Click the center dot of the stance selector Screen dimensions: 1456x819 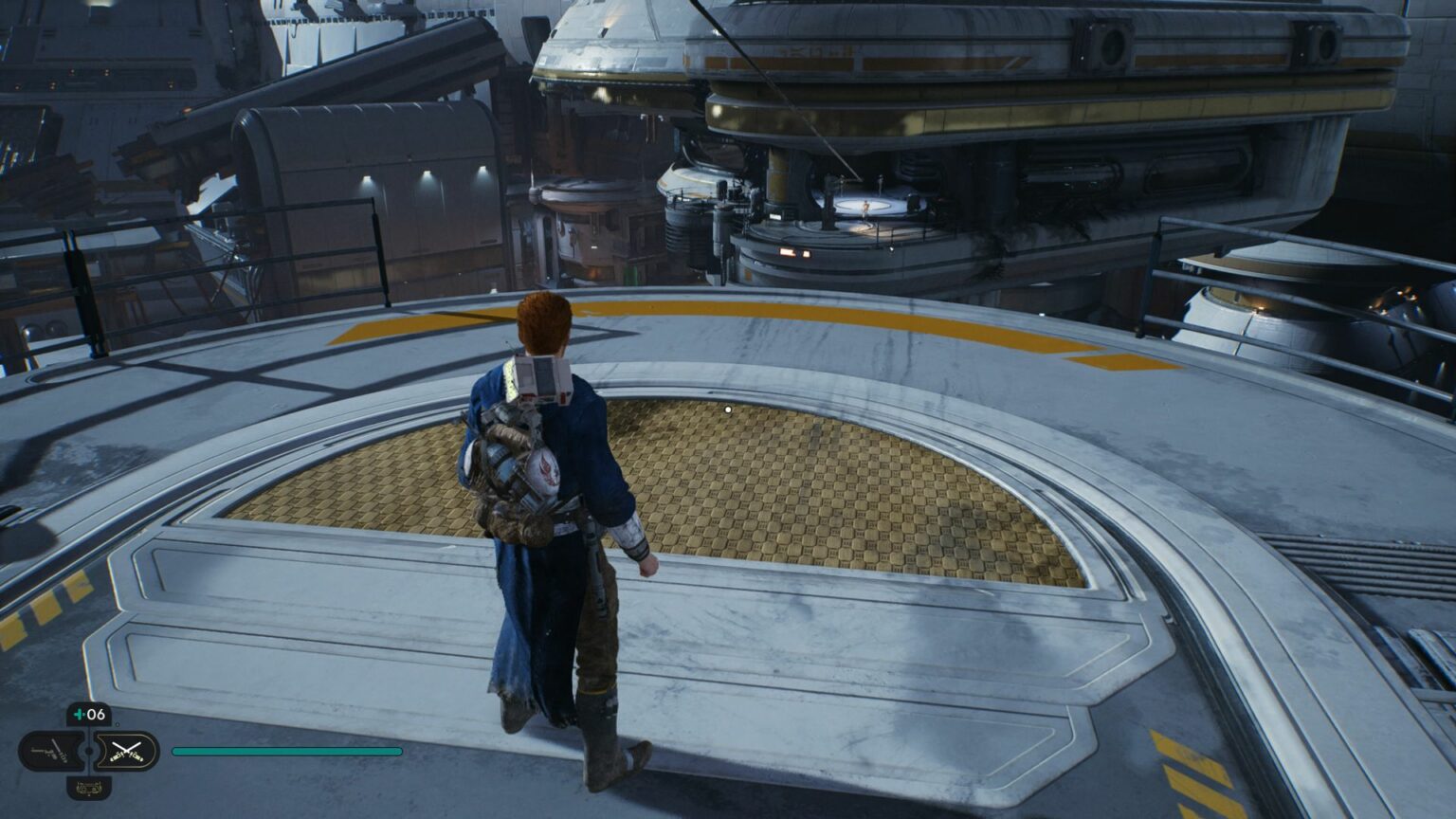pyautogui.click(x=88, y=750)
